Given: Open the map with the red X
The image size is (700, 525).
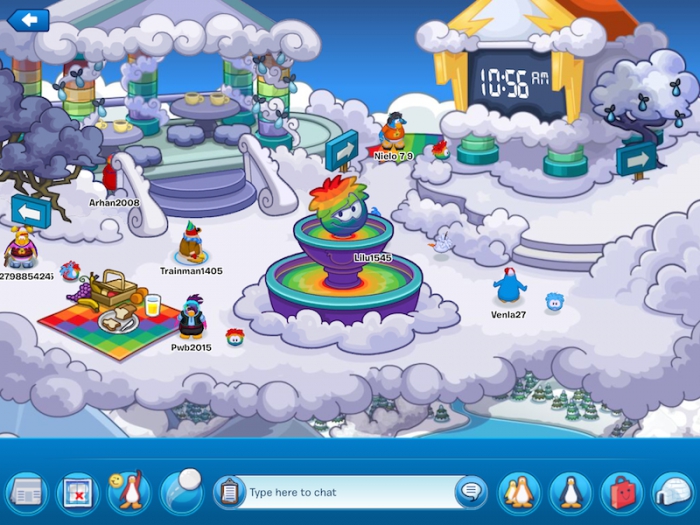Looking at the screenshot, I should tap(77, 493).
